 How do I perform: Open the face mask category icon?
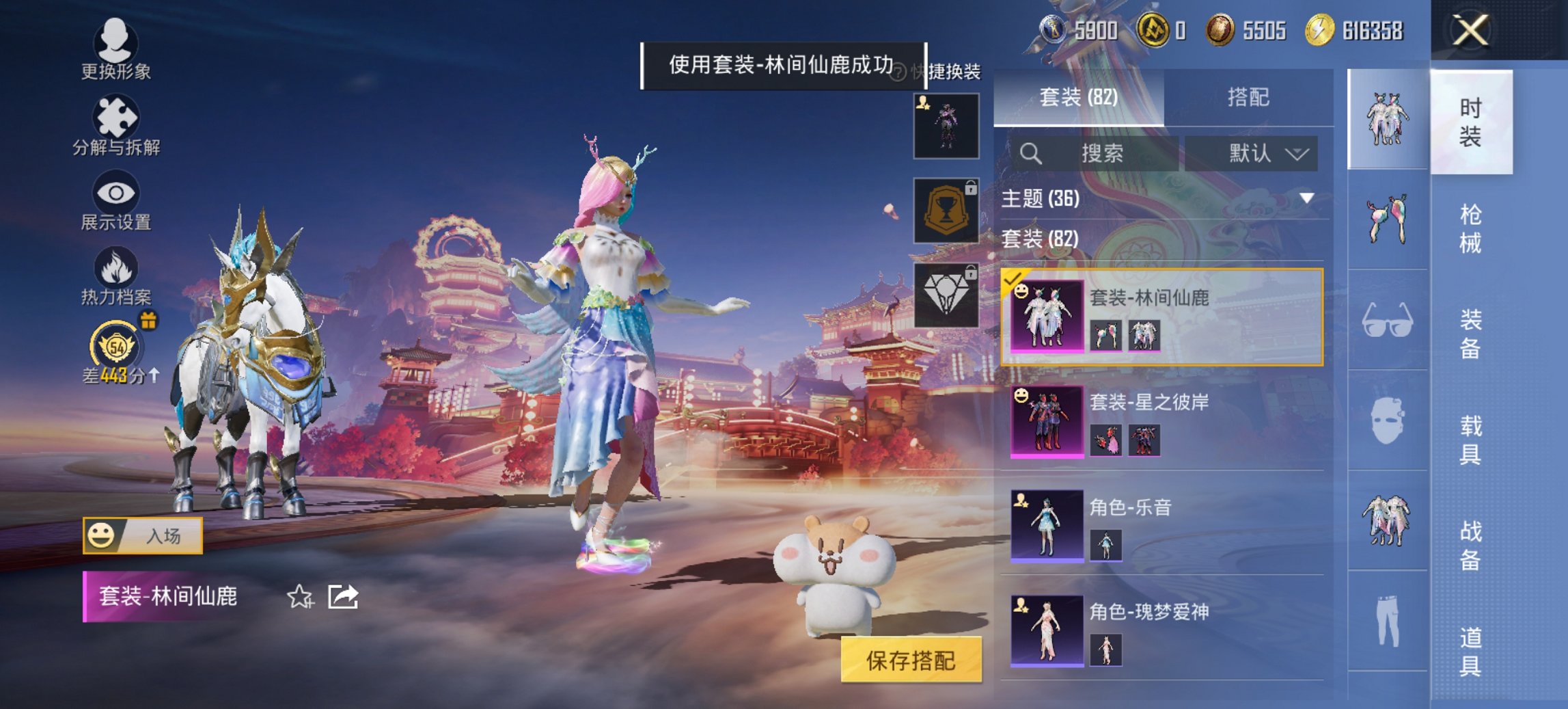click(x=1387, y=420)
